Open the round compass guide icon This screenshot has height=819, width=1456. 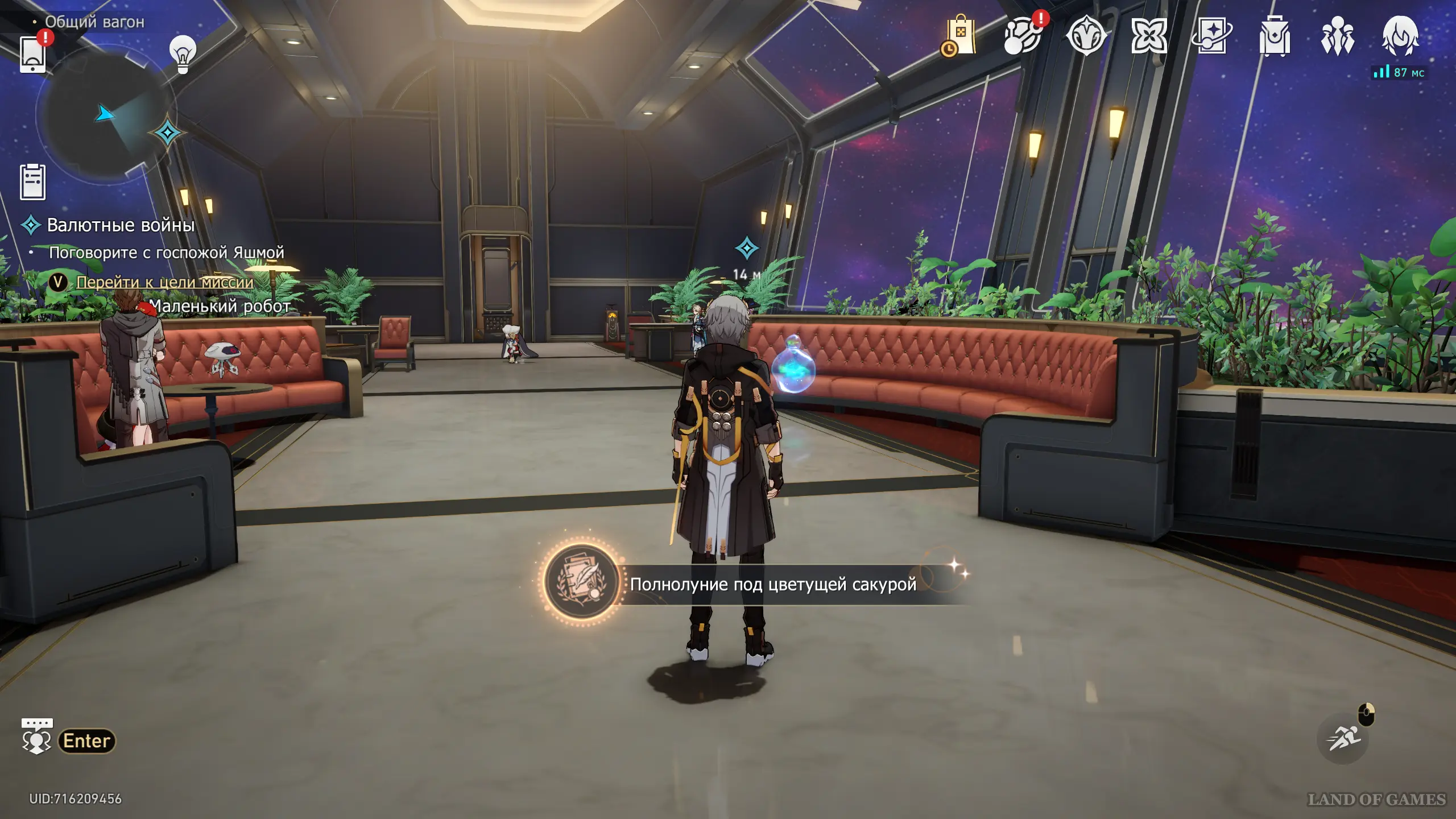(1086, 36)
